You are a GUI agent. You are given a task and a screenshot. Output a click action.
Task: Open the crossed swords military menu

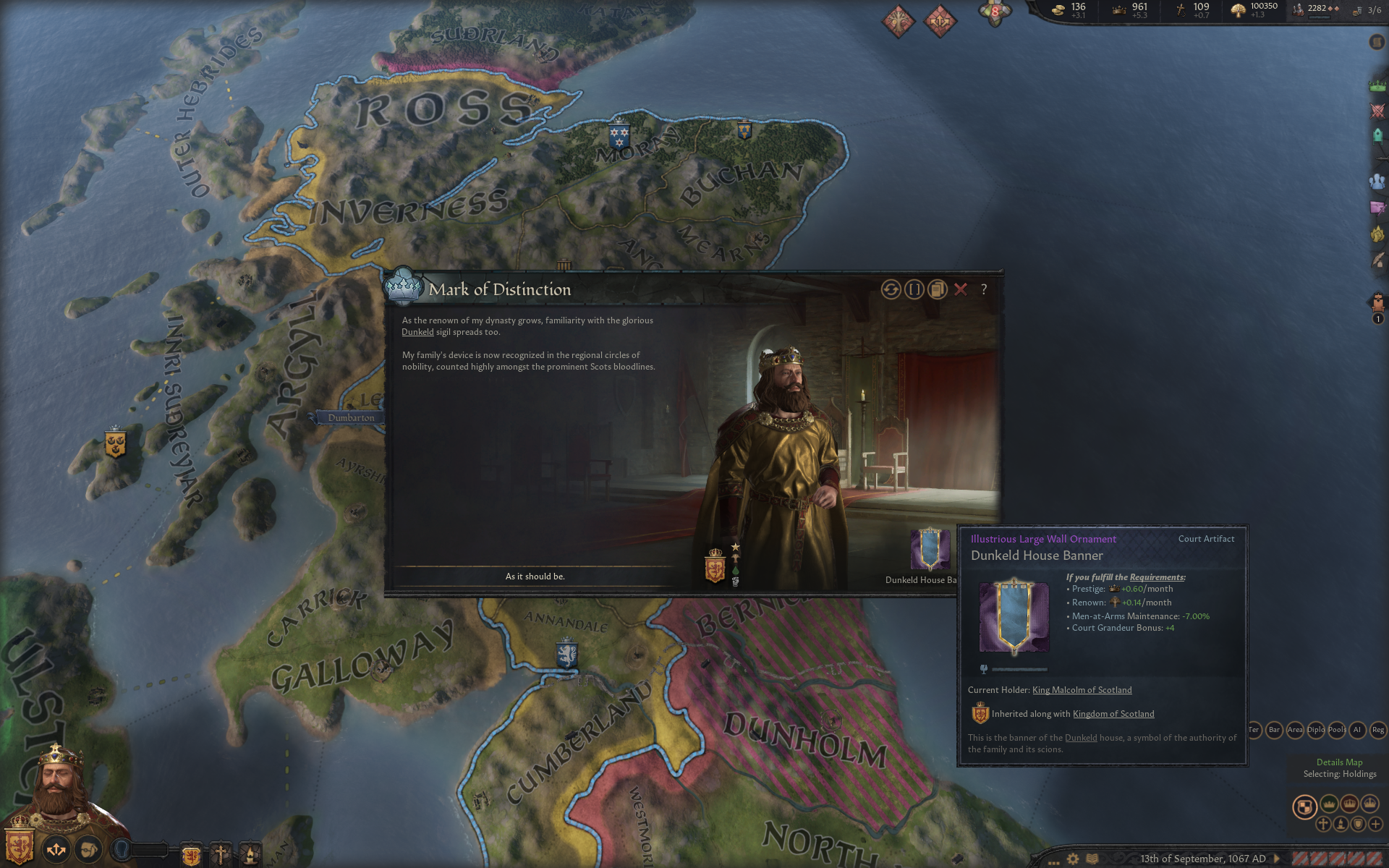point(1377,111)
